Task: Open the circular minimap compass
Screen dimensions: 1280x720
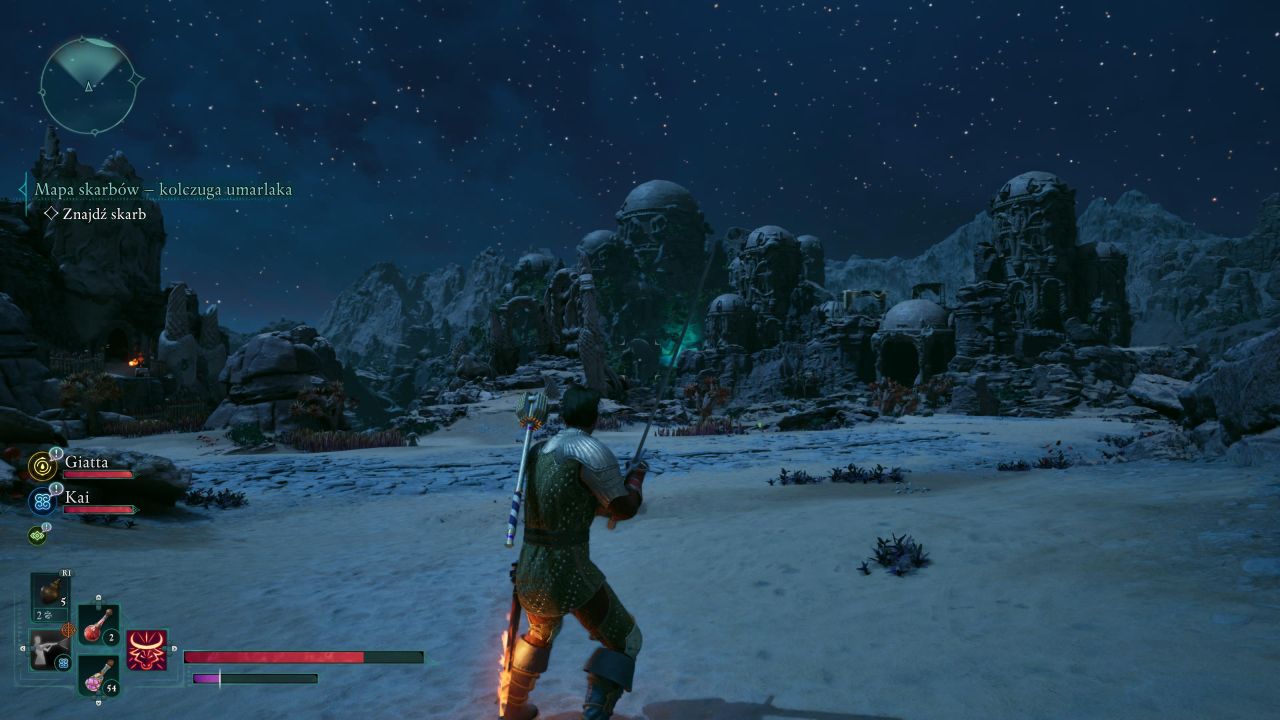Action: 88,84
